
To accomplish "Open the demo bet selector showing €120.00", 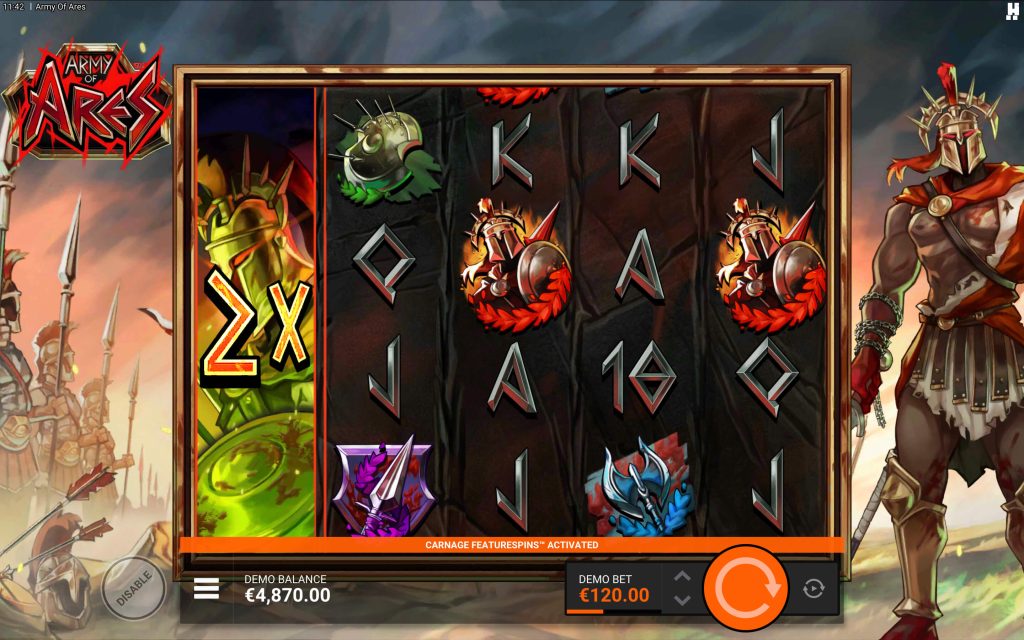I will pos(614,589).
